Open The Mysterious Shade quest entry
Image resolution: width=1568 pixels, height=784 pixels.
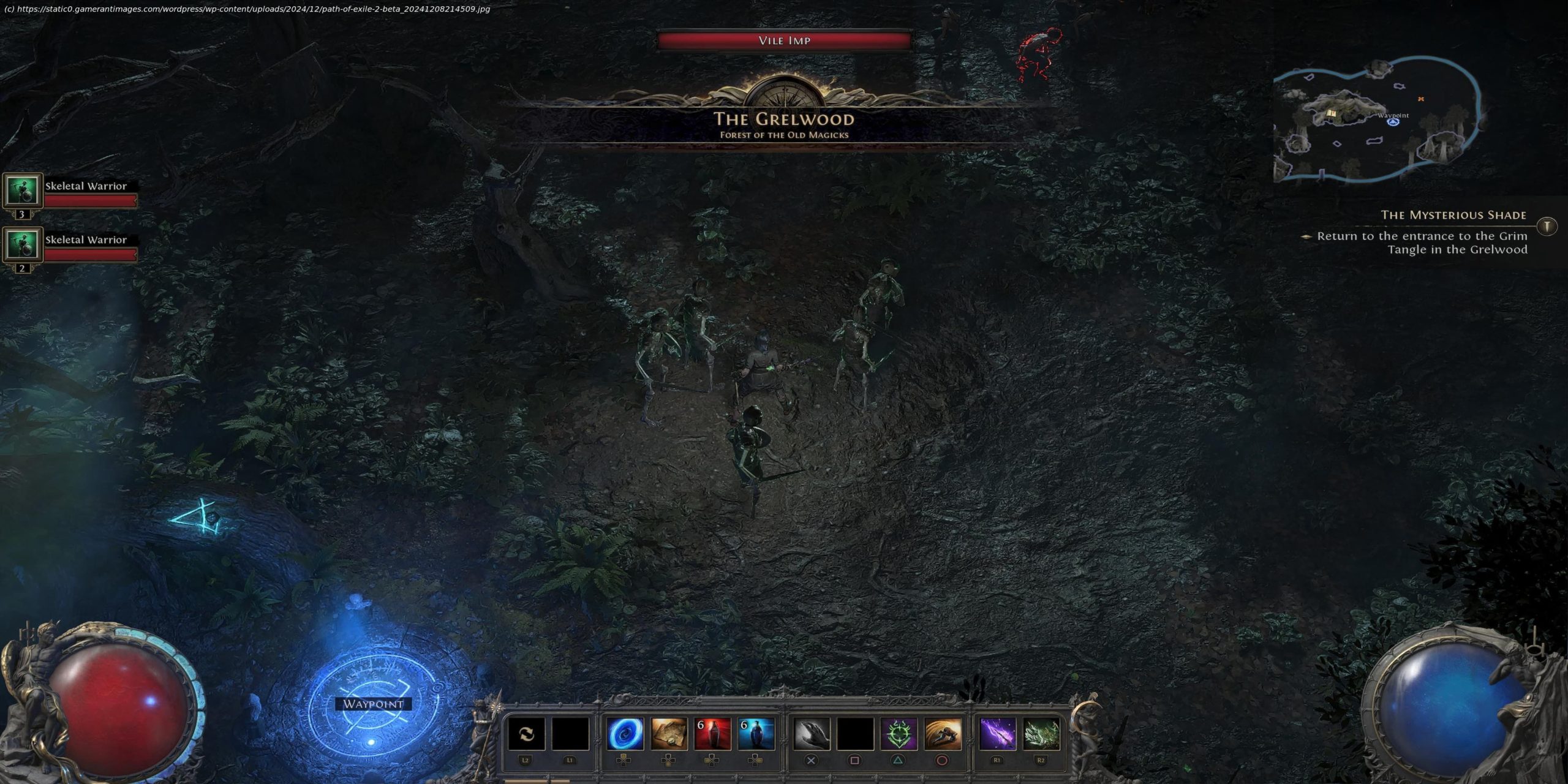[x=1453, y=215]
